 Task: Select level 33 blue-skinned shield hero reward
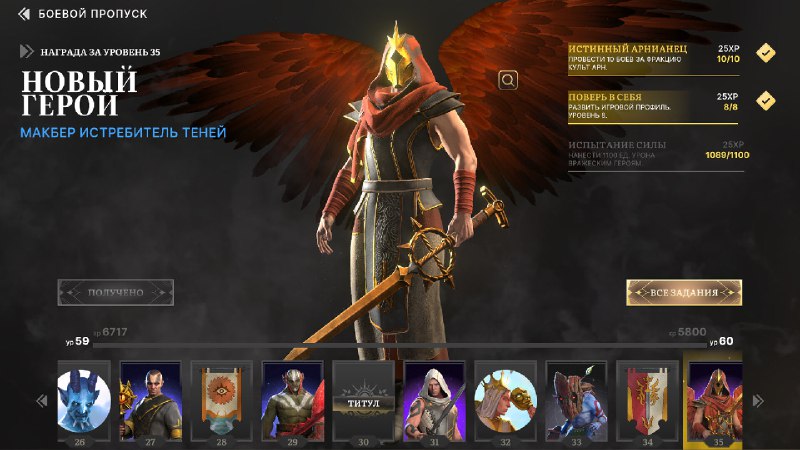coord(577,398)
